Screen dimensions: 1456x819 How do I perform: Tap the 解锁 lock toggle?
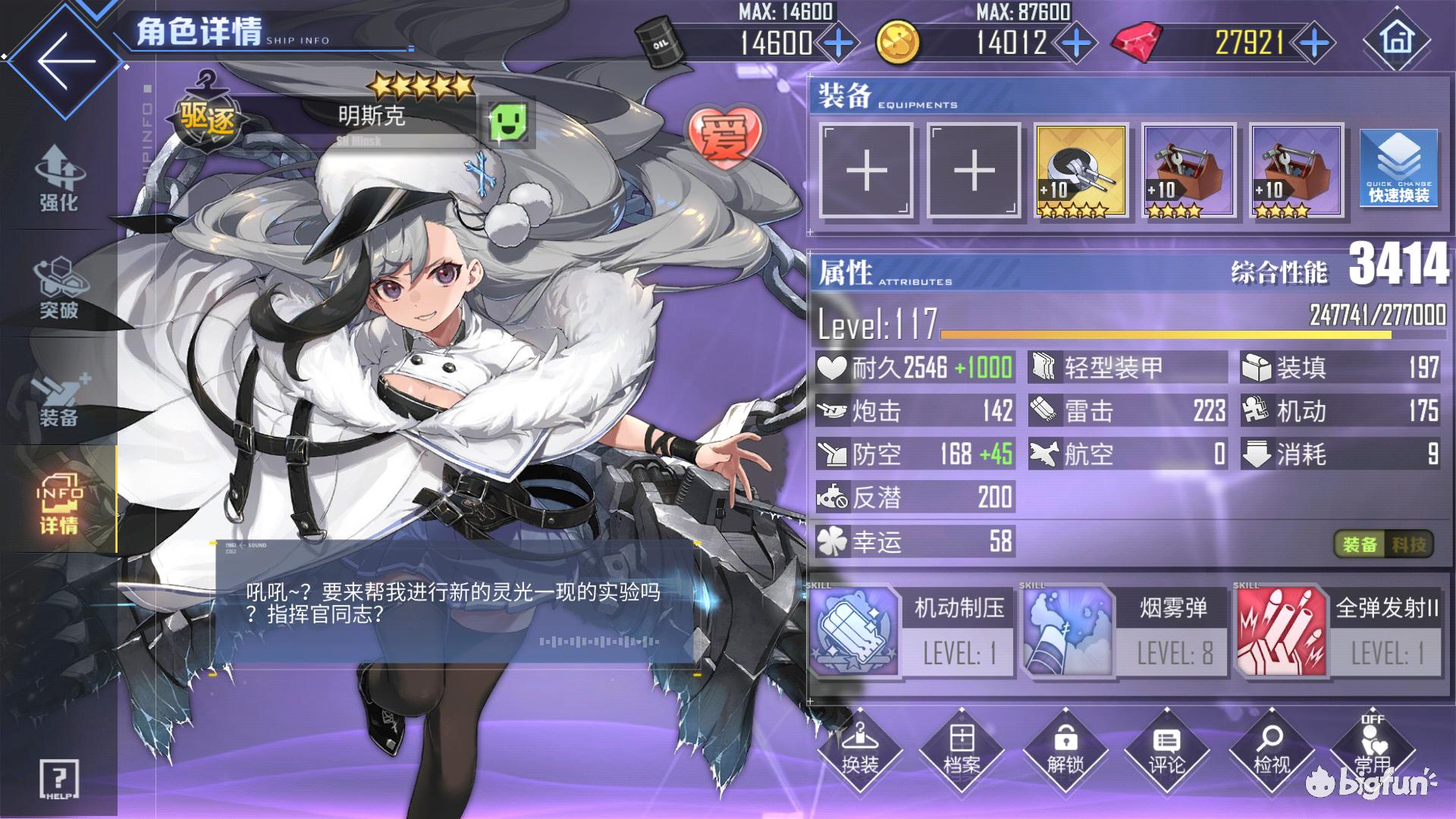[1065, 749]
